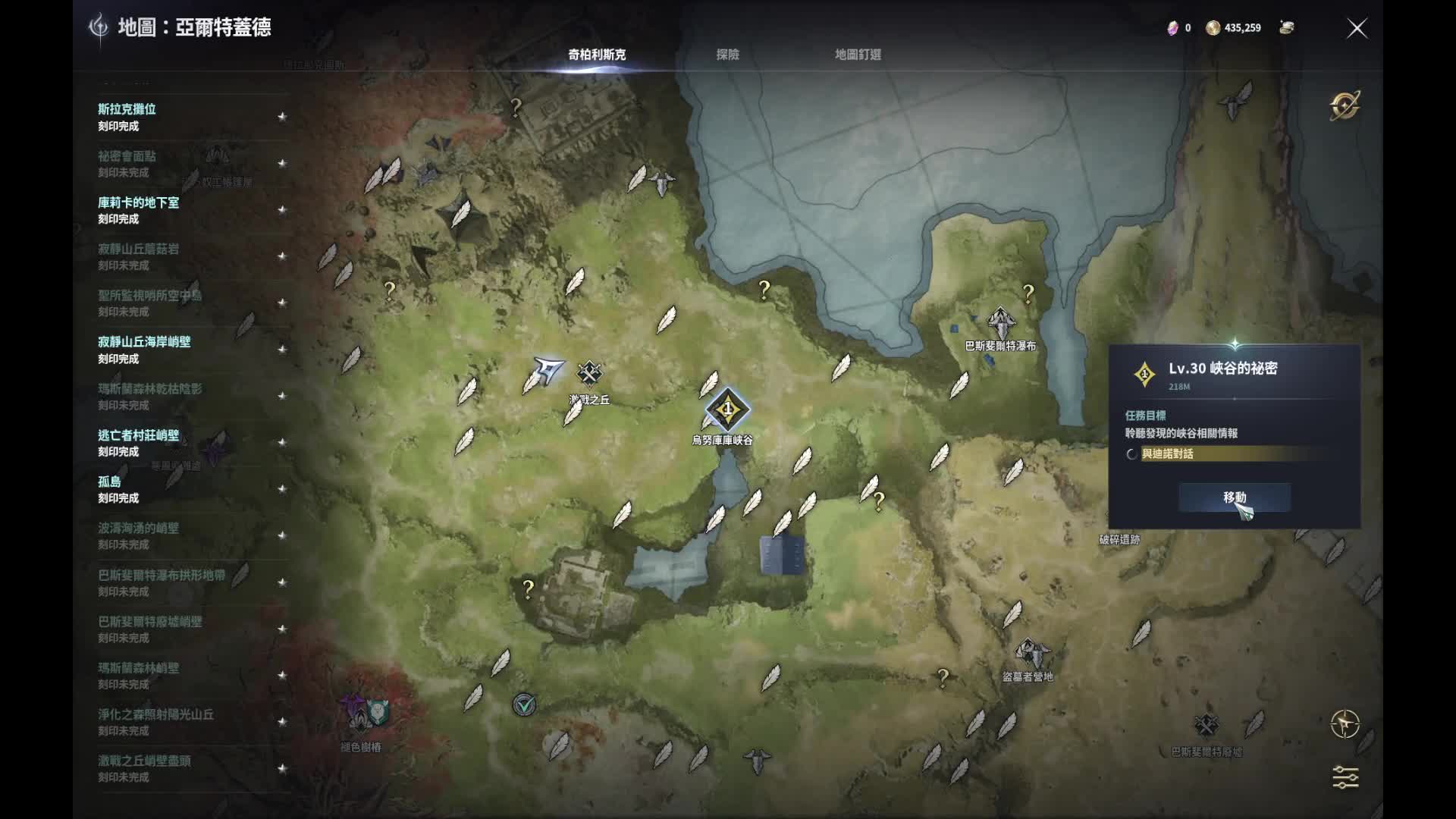Open the 地圖釘選 tab

858,55
